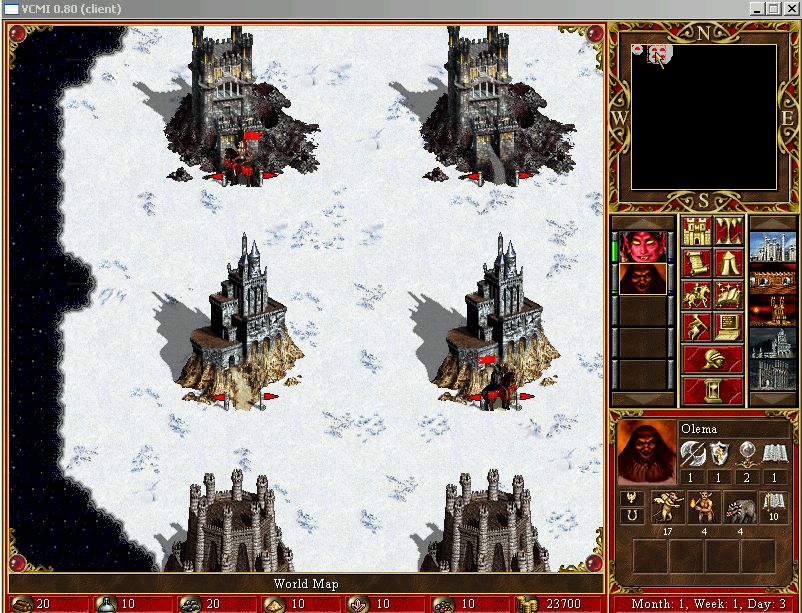Image resolution: width=802 pixels, height=613 pixels.
Task: End the turn with hourglass button
Action: (711, 390)
